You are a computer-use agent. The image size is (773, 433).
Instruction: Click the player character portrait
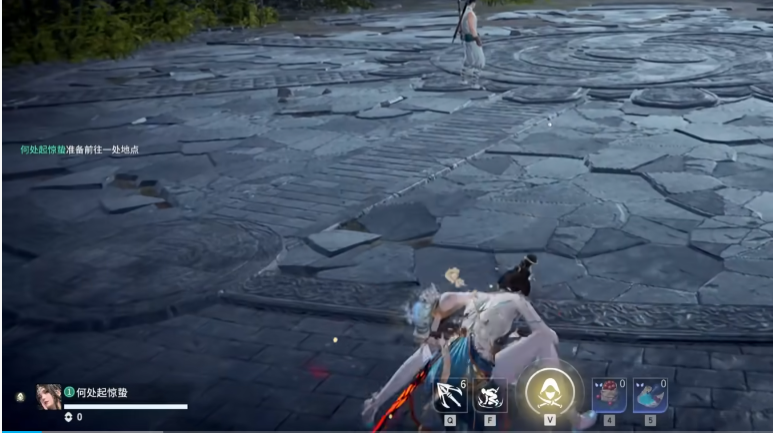pos(48,396)
